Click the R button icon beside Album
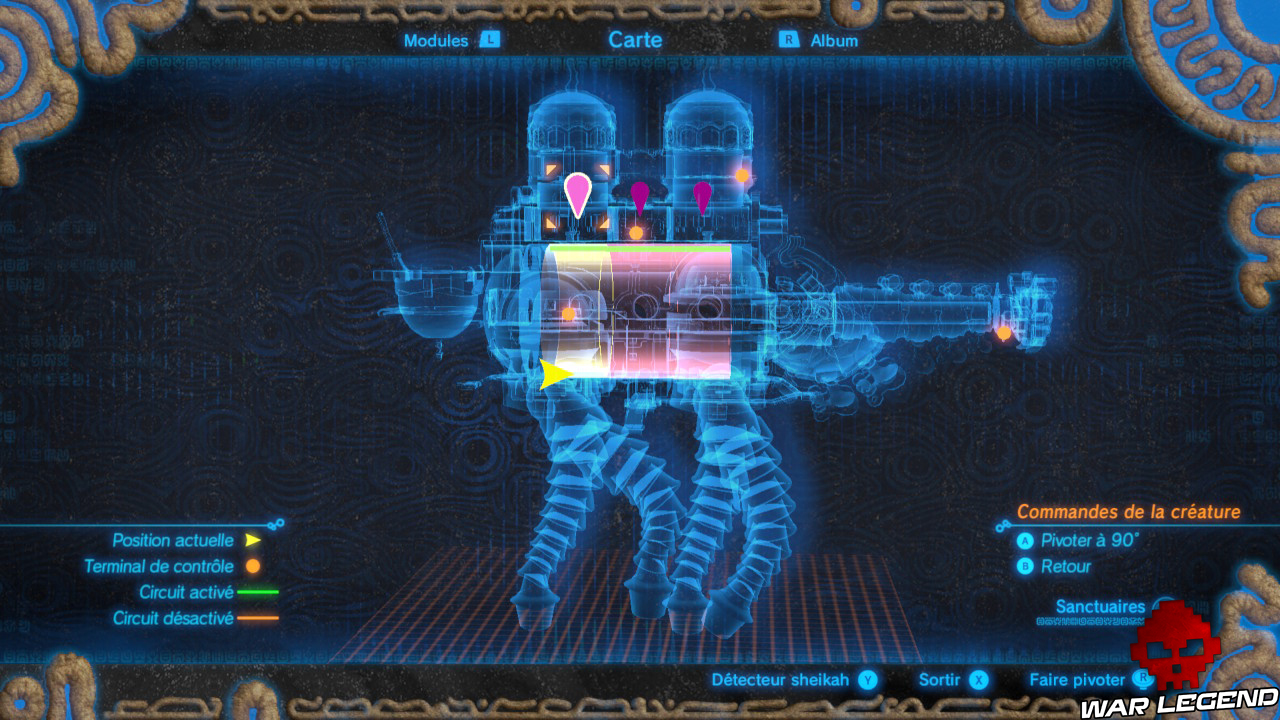 tap(790, 41)
